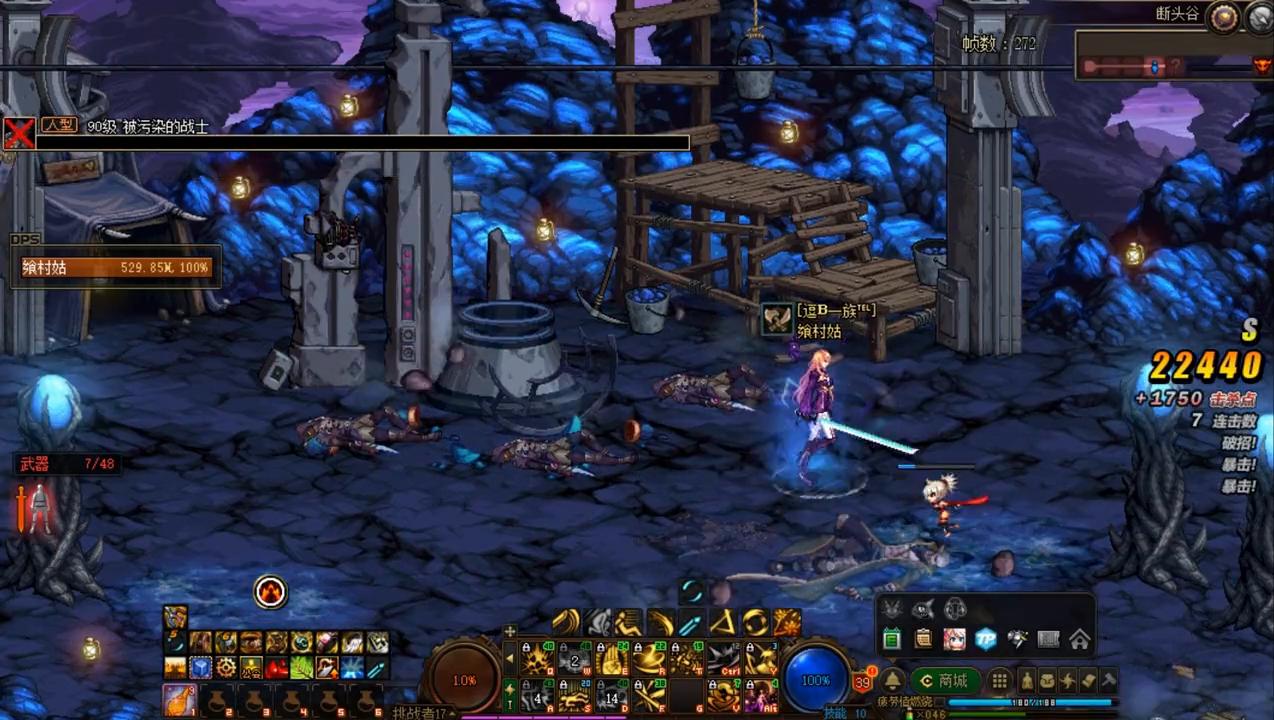Click the house icon in the menu panel

point(1079,639)
